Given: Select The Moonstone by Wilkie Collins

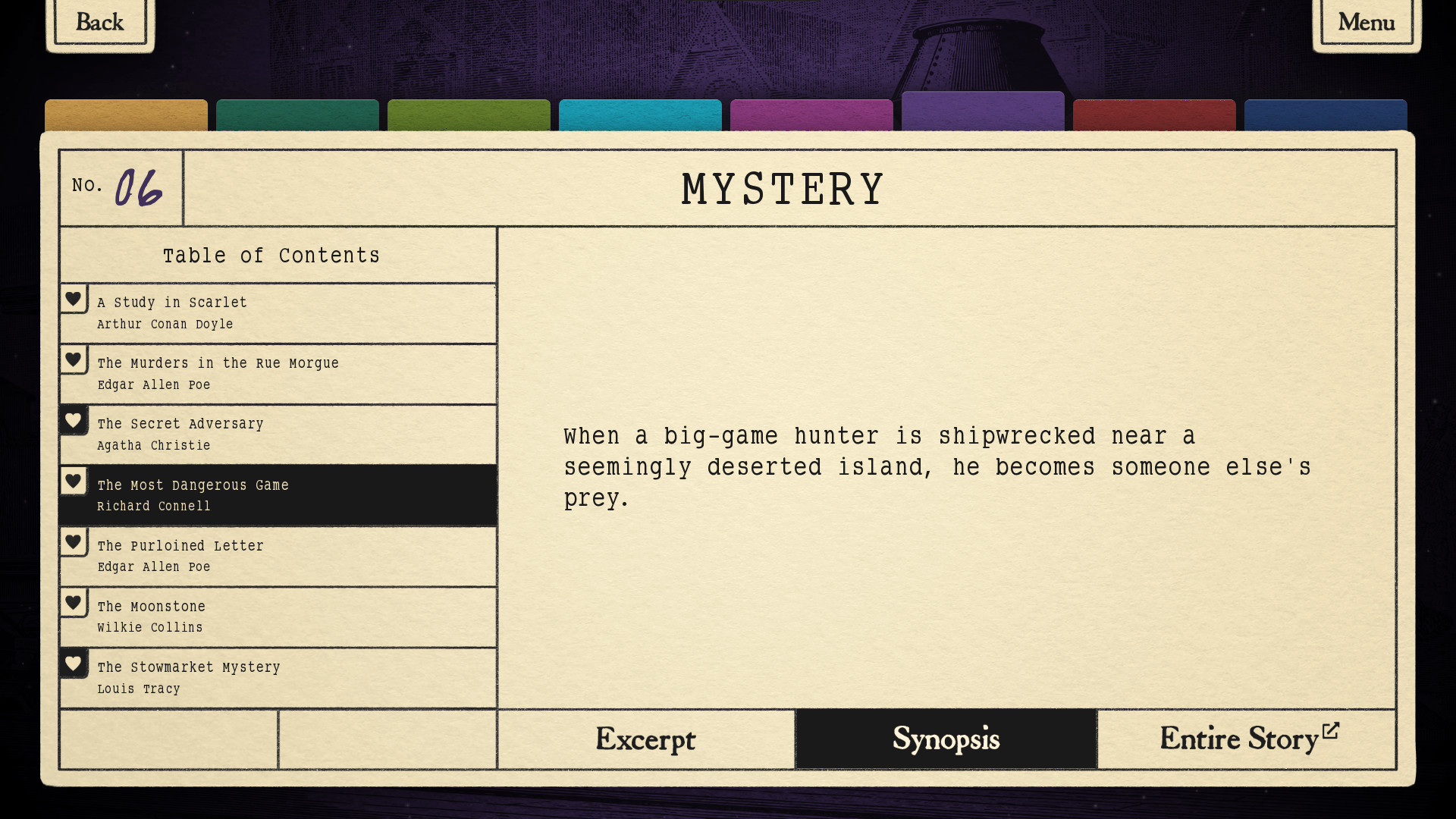Looking at the screenshot, I should click(288, 616).
